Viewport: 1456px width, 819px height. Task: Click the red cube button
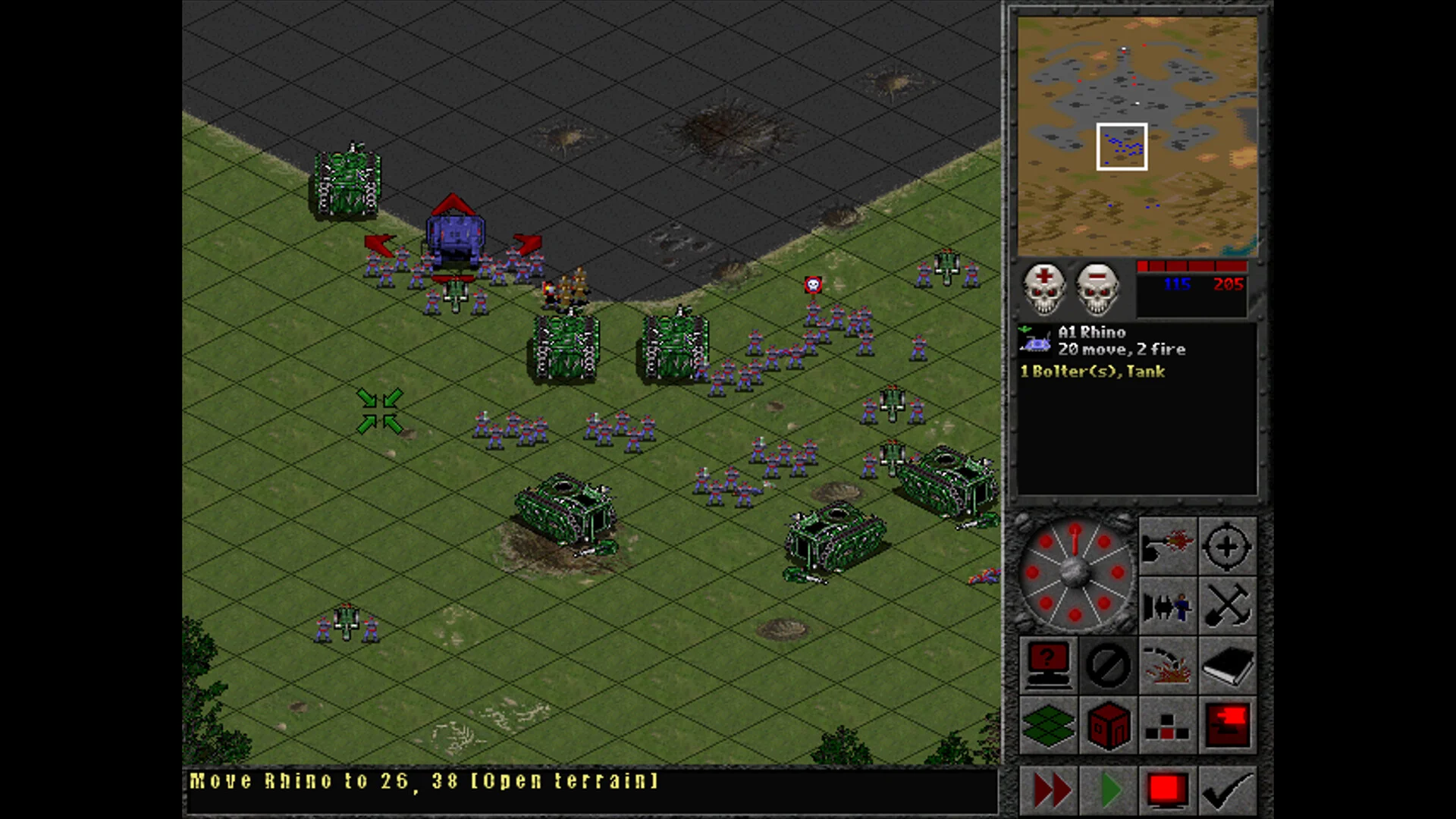[x=1108, y=725]
